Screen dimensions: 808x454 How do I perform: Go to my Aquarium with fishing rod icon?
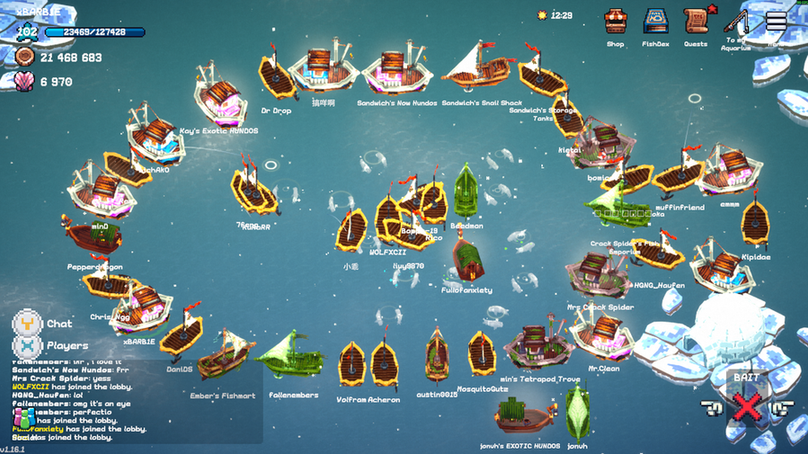point(737,21)
